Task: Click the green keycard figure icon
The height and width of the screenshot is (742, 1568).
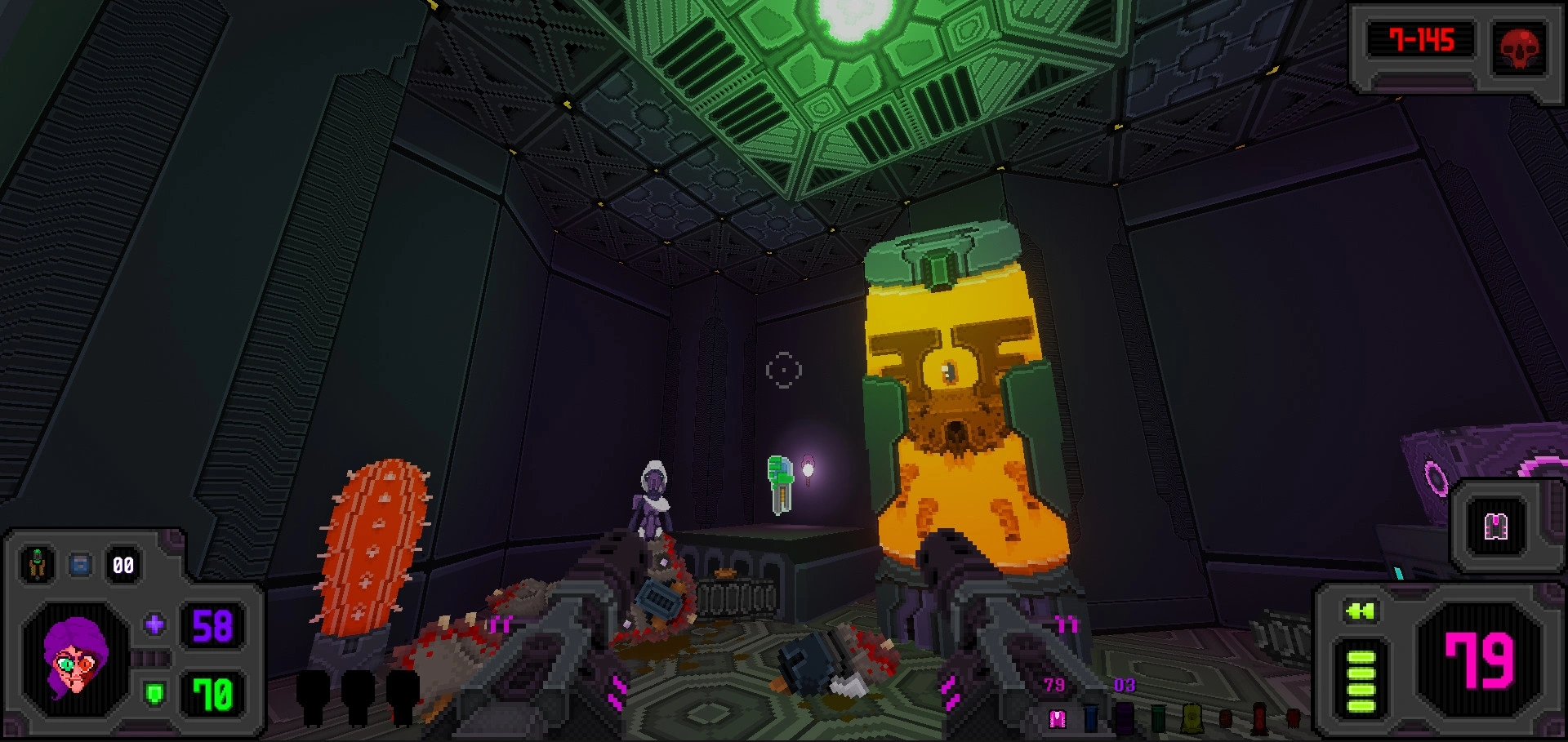Action: (37, 564)
